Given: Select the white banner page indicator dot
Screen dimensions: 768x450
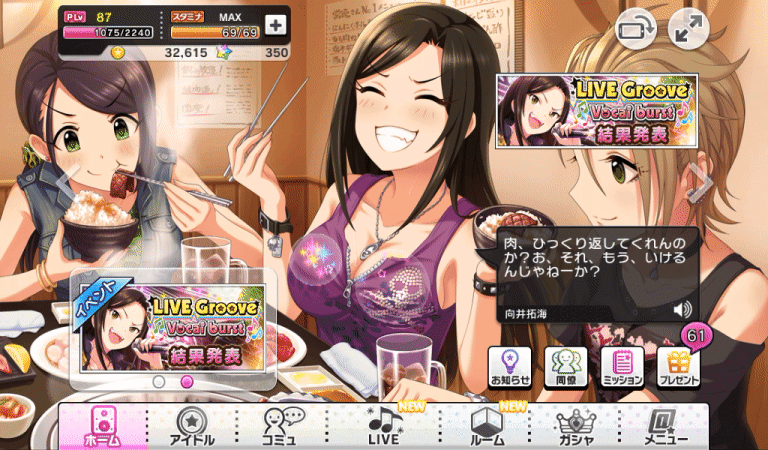Looking at the screenshot, I should point(157,381).
